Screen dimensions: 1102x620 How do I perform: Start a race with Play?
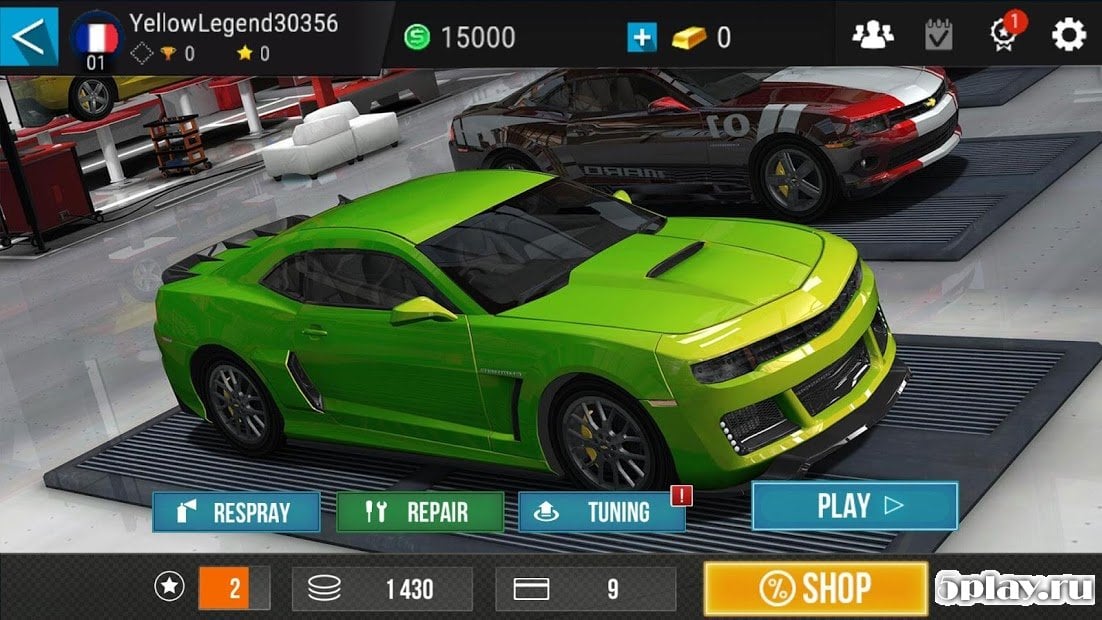click(855, 506)
